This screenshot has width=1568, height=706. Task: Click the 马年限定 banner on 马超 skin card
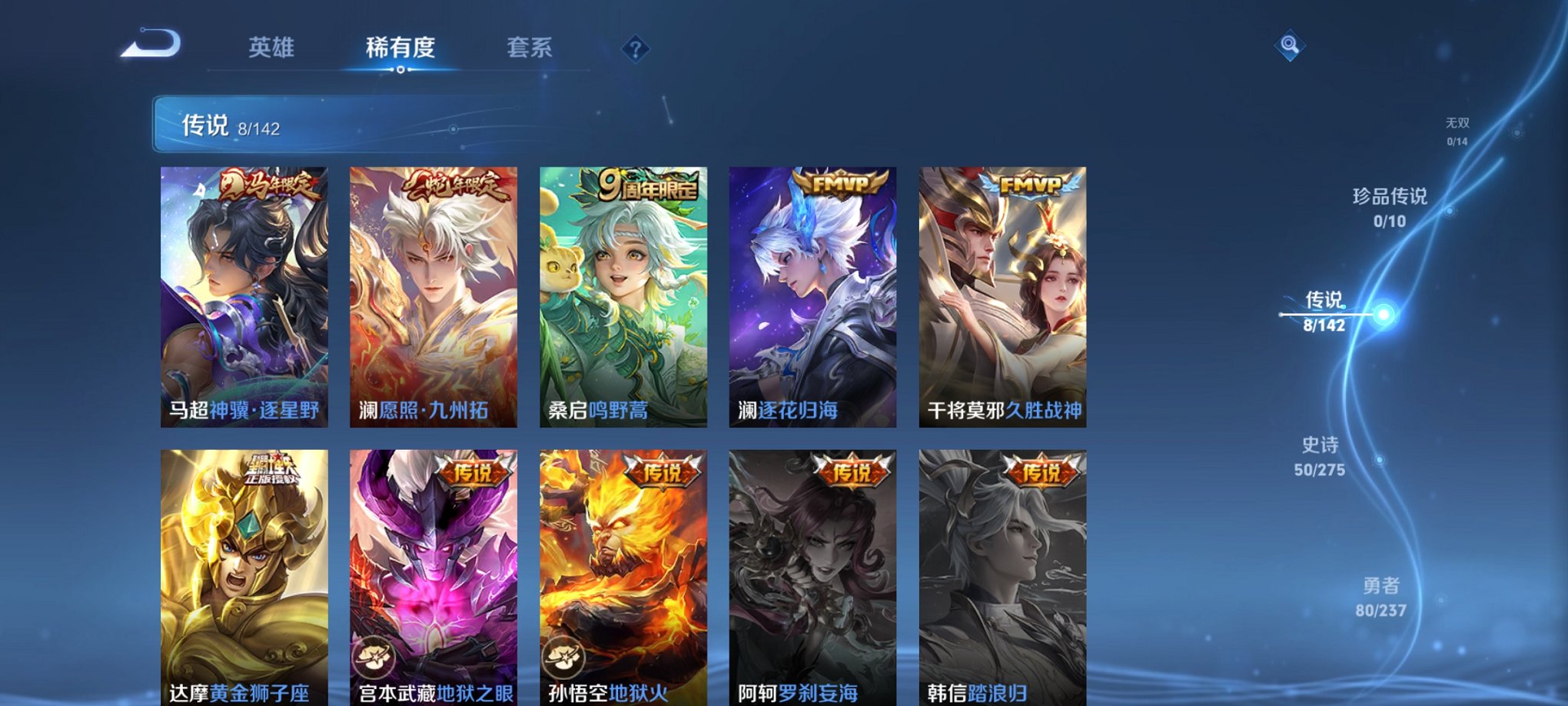pos(271,184)
